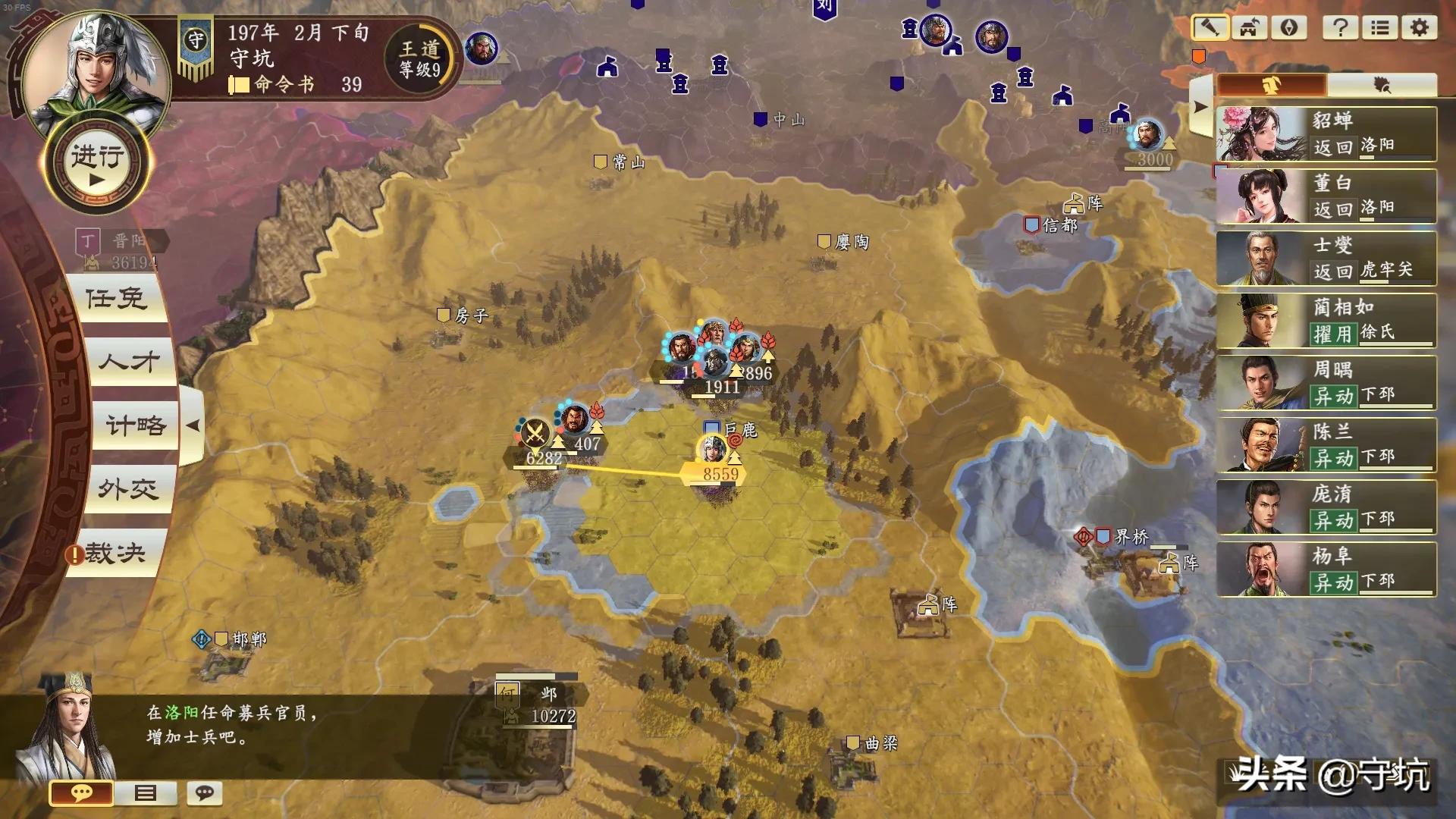Click the list icon in top toolbar
The width and height of the screenshot is (1456, 819).
(1379, 28)
